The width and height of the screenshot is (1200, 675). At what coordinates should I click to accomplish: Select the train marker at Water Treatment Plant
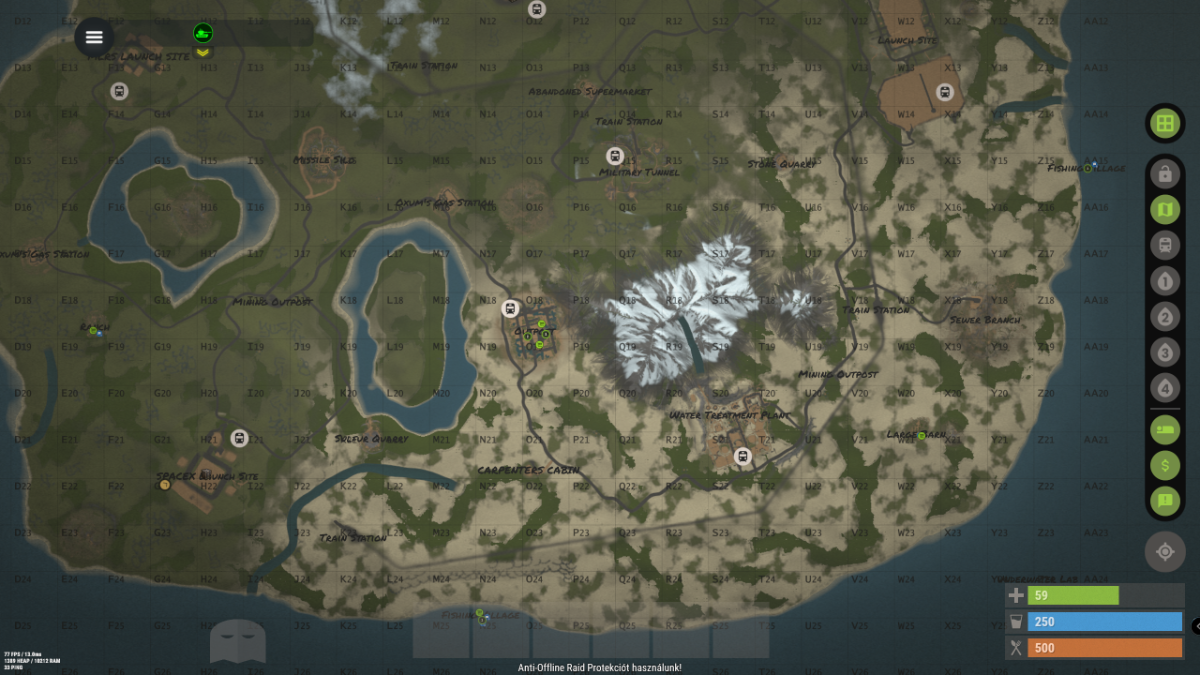pos(742,456)
